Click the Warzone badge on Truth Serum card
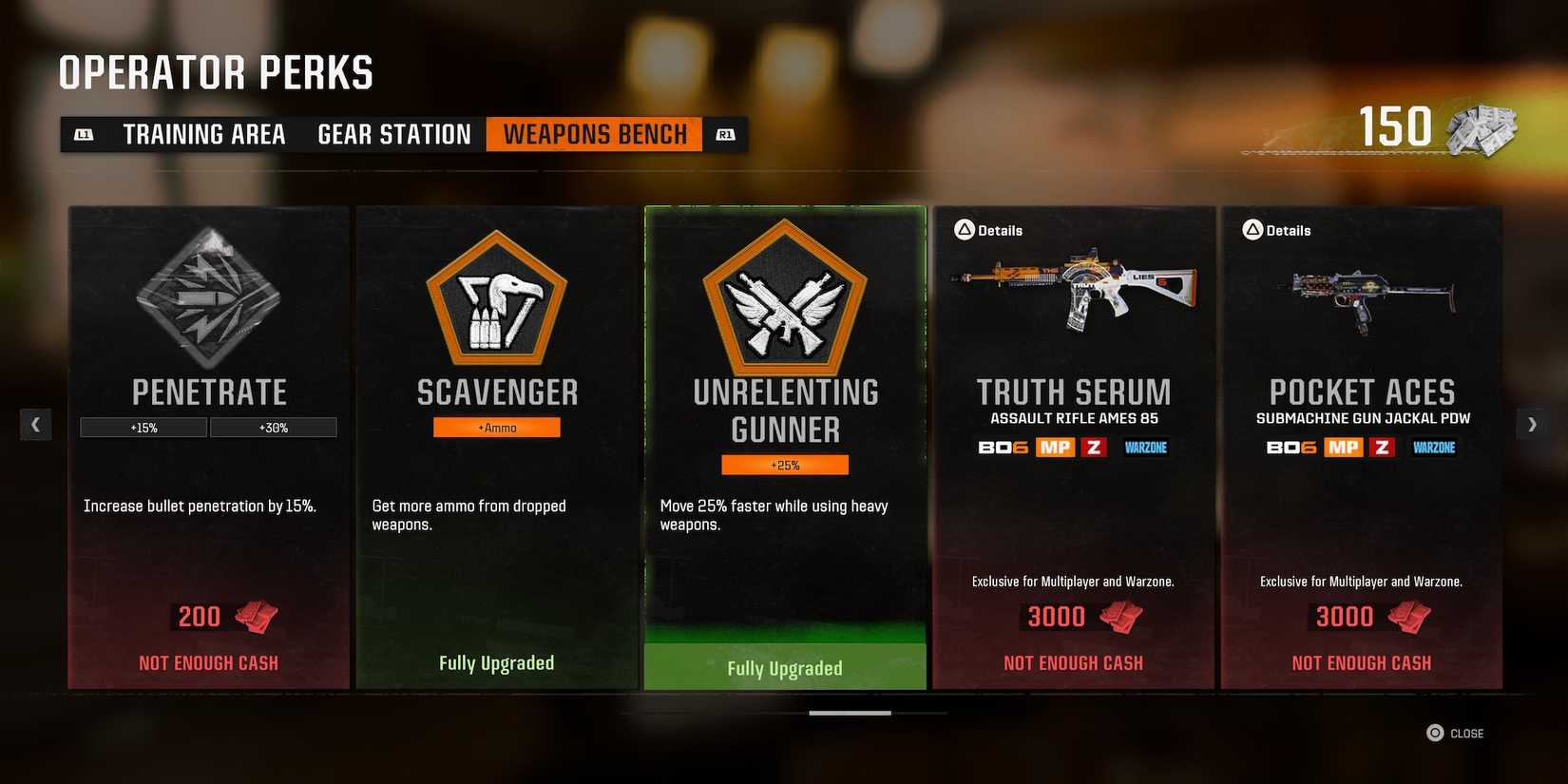1568x784 pixels. pos(1145,447)
